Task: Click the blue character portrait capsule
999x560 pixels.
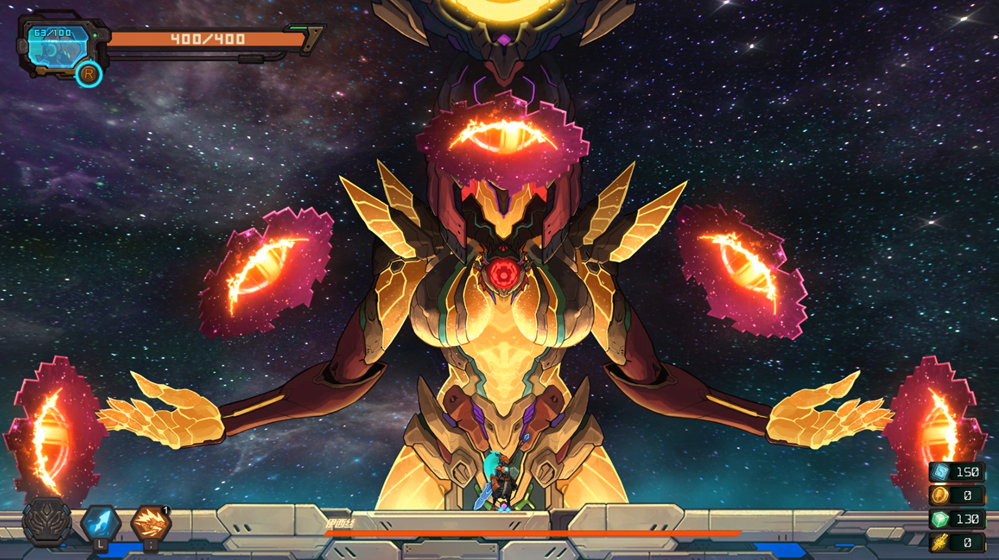Action: 58,46
